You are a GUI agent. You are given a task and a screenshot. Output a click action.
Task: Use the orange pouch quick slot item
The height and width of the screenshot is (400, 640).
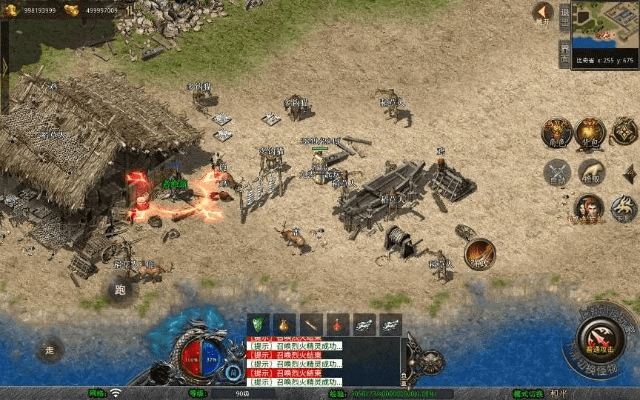coord(285,324)
